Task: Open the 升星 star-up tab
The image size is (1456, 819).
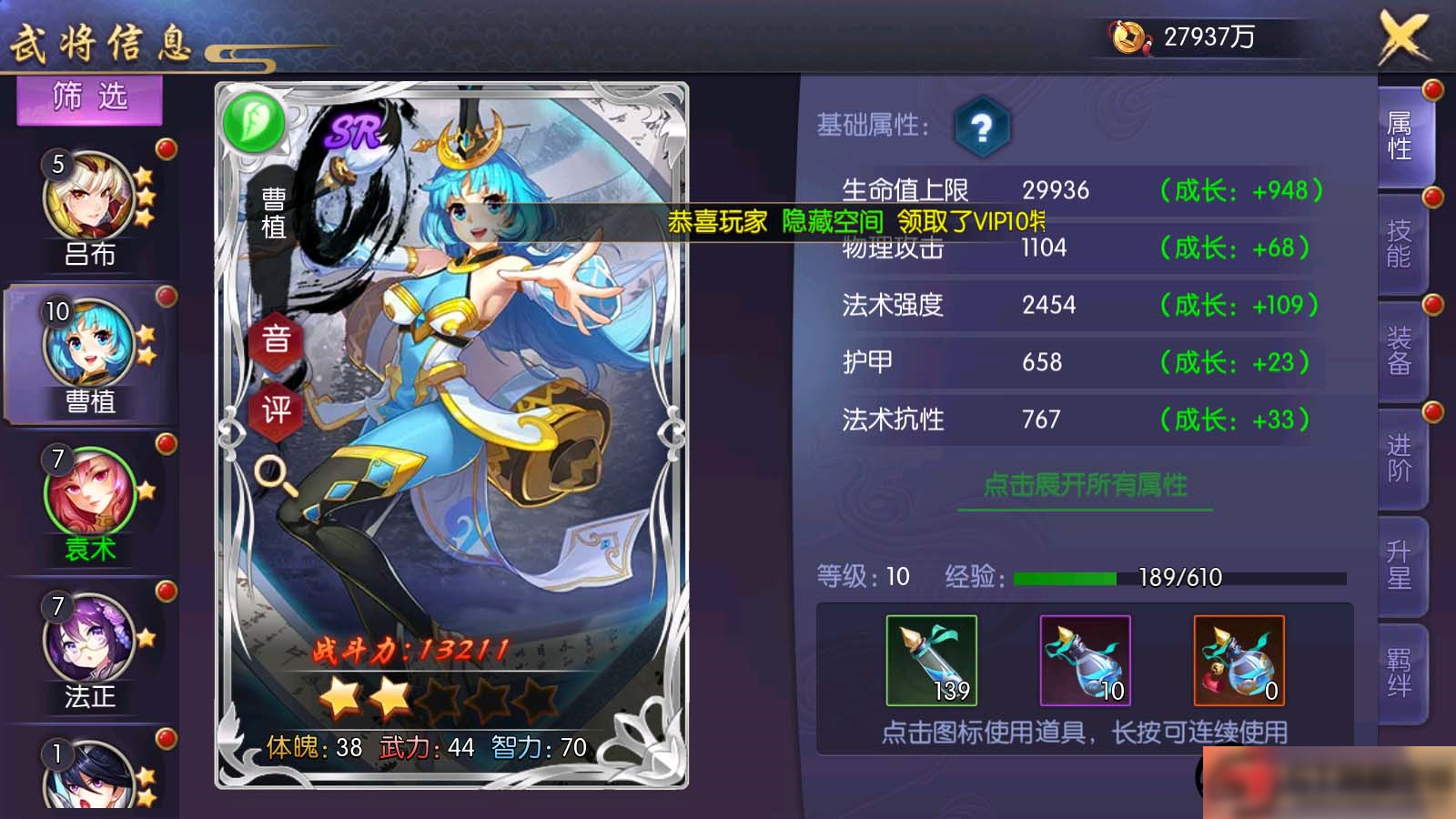Action: coord(1399,566)
